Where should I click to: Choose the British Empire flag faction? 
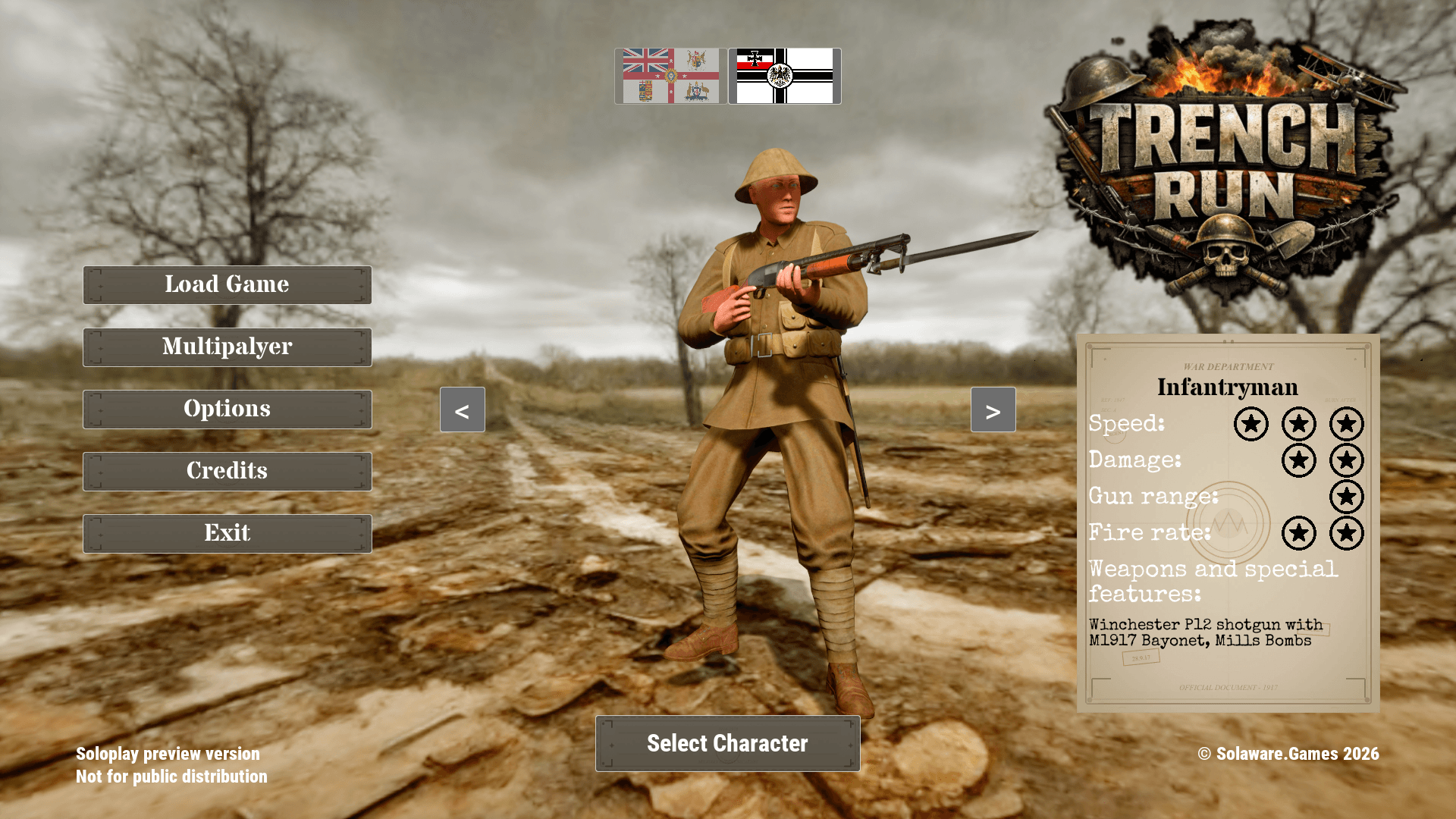coord(670,76)
